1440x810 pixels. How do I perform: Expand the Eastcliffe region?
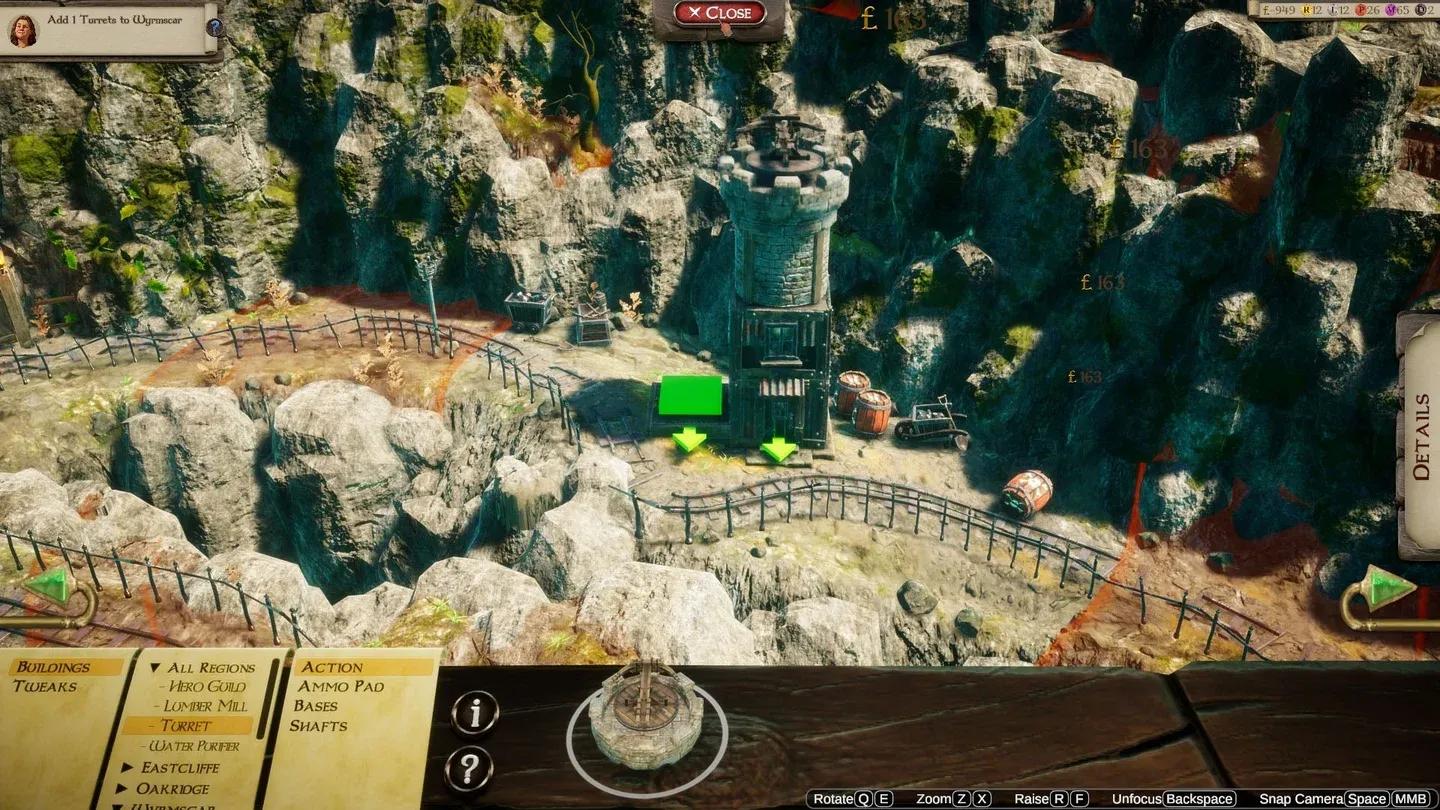click(x=215, y=766)
